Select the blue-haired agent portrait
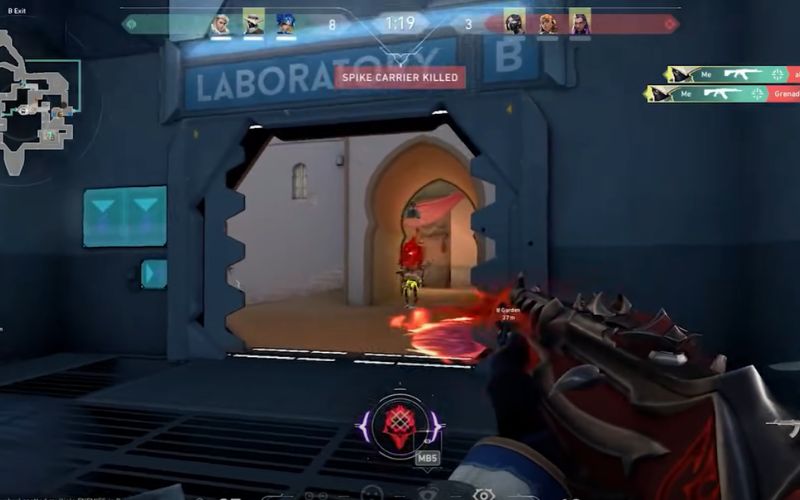800x500 pixels. click(286, 24)
